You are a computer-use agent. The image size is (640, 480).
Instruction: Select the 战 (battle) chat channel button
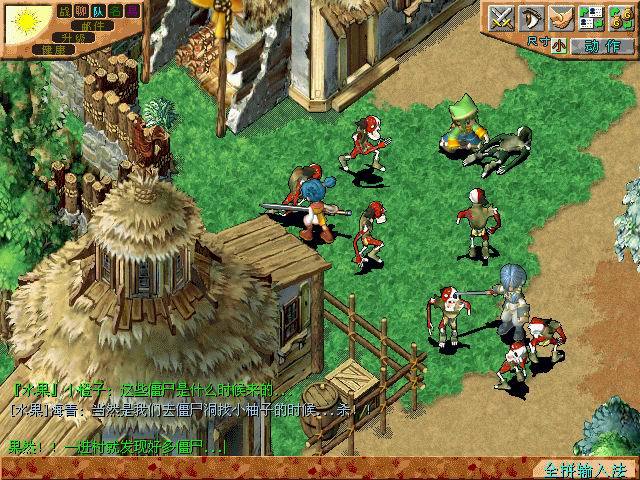(65, 10)
